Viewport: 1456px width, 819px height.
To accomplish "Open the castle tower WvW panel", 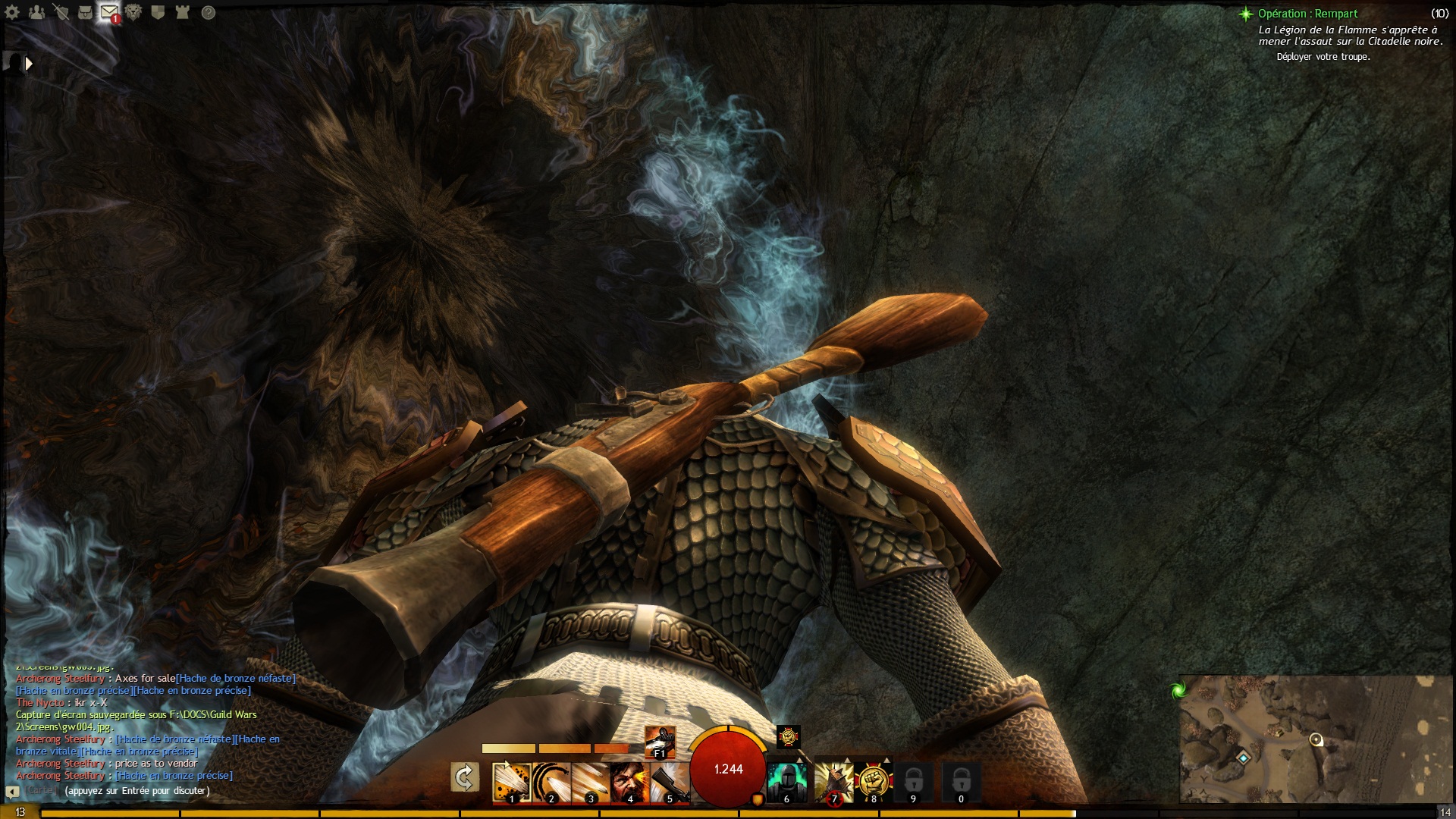I will 182,12.
